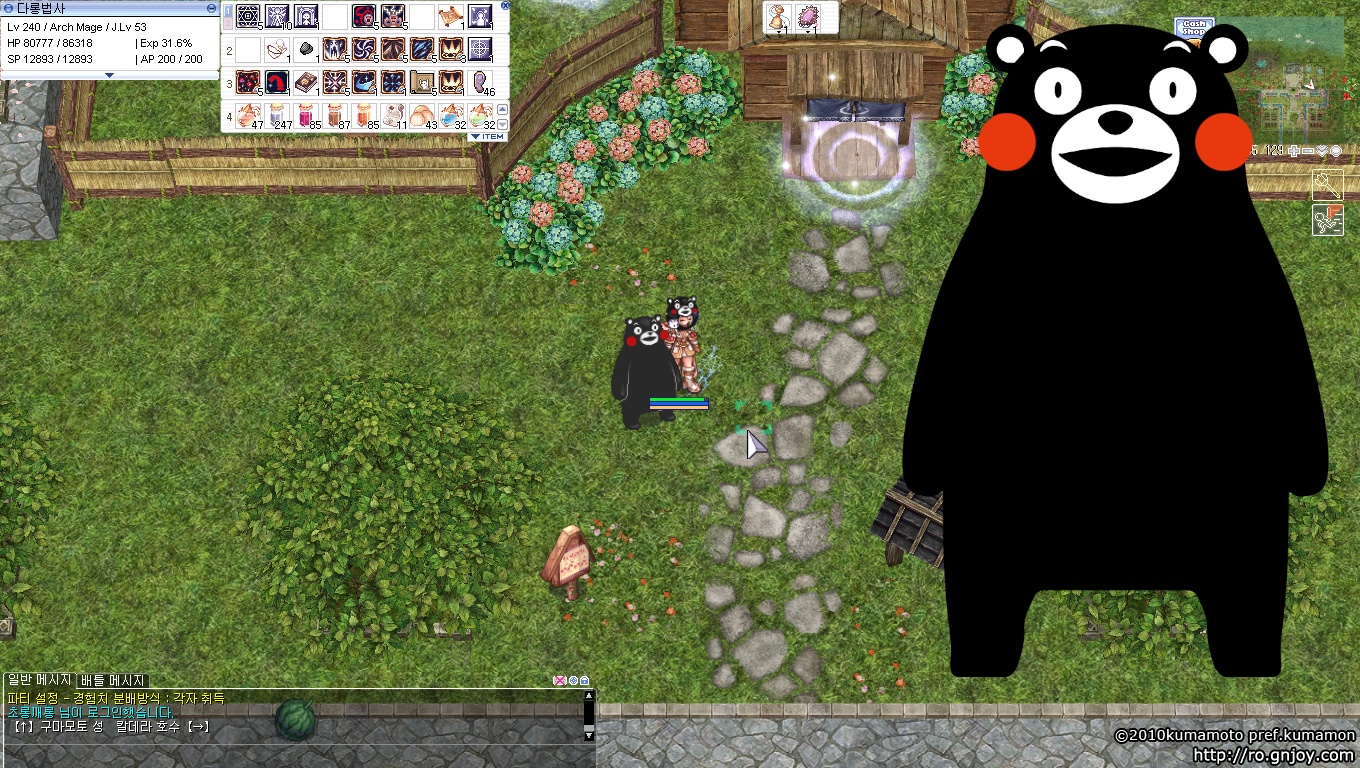Minimize the 다롱법사 status window

click(211, 7)
